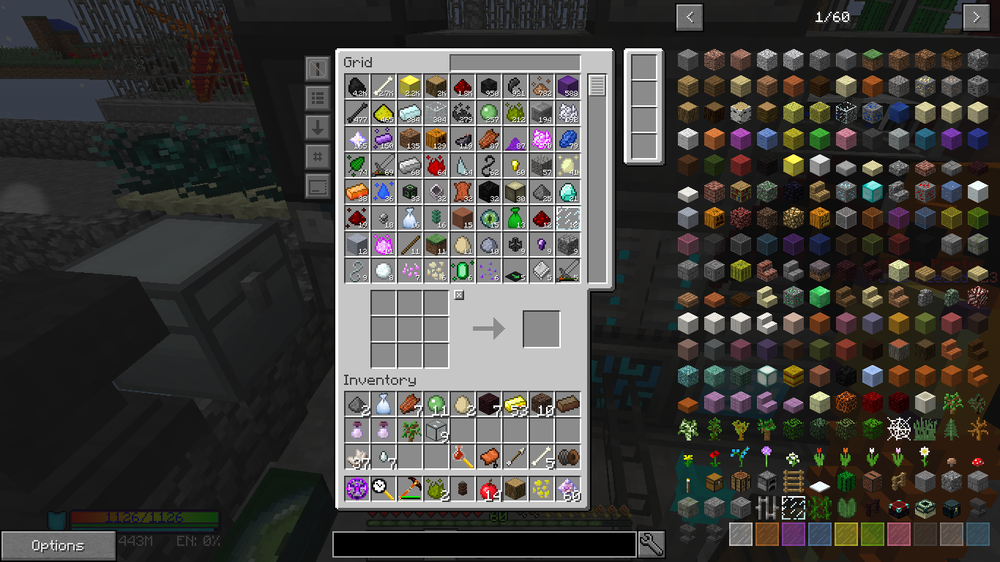This screenshot has width=1000, height=562.
Task: Toggle the sorting direction arrow button
Action: tap(317, 127)
